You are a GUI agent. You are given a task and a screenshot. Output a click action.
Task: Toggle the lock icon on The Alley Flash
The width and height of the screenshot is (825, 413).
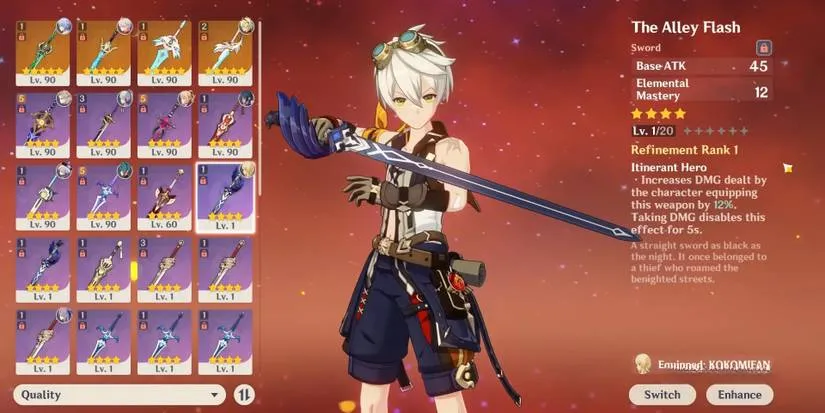(763, 48)
